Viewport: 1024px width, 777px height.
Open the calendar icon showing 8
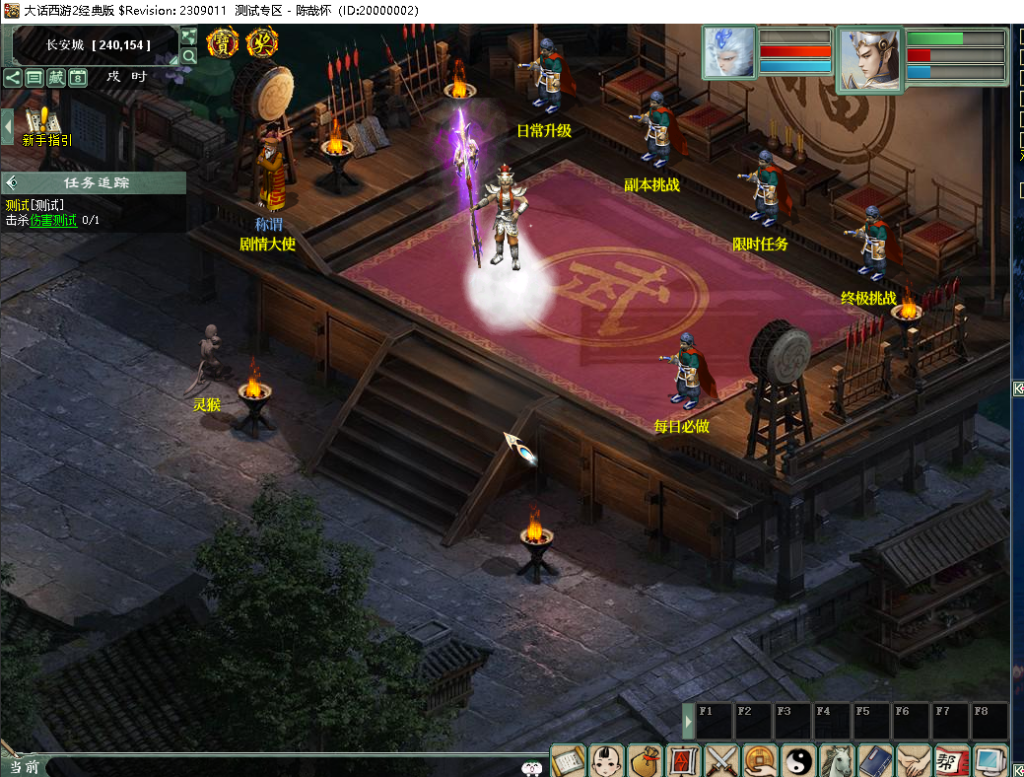tap(78, 77)
